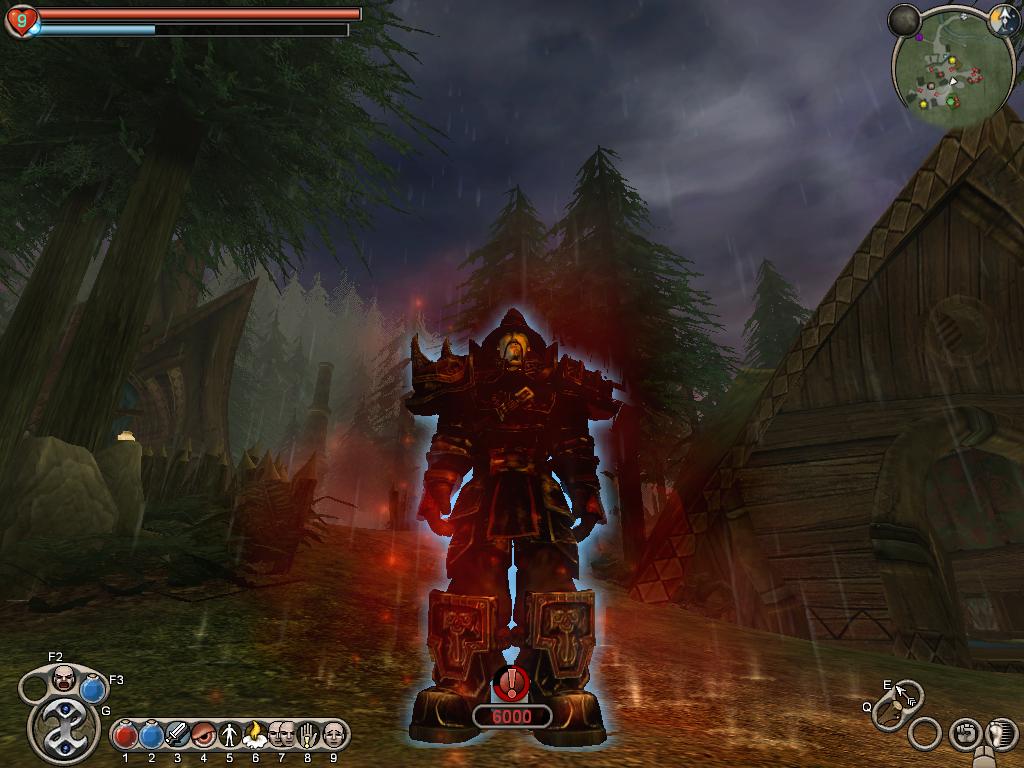
Task: Click the day-night compass dial on the minimap
Action: coord(1004,22)
